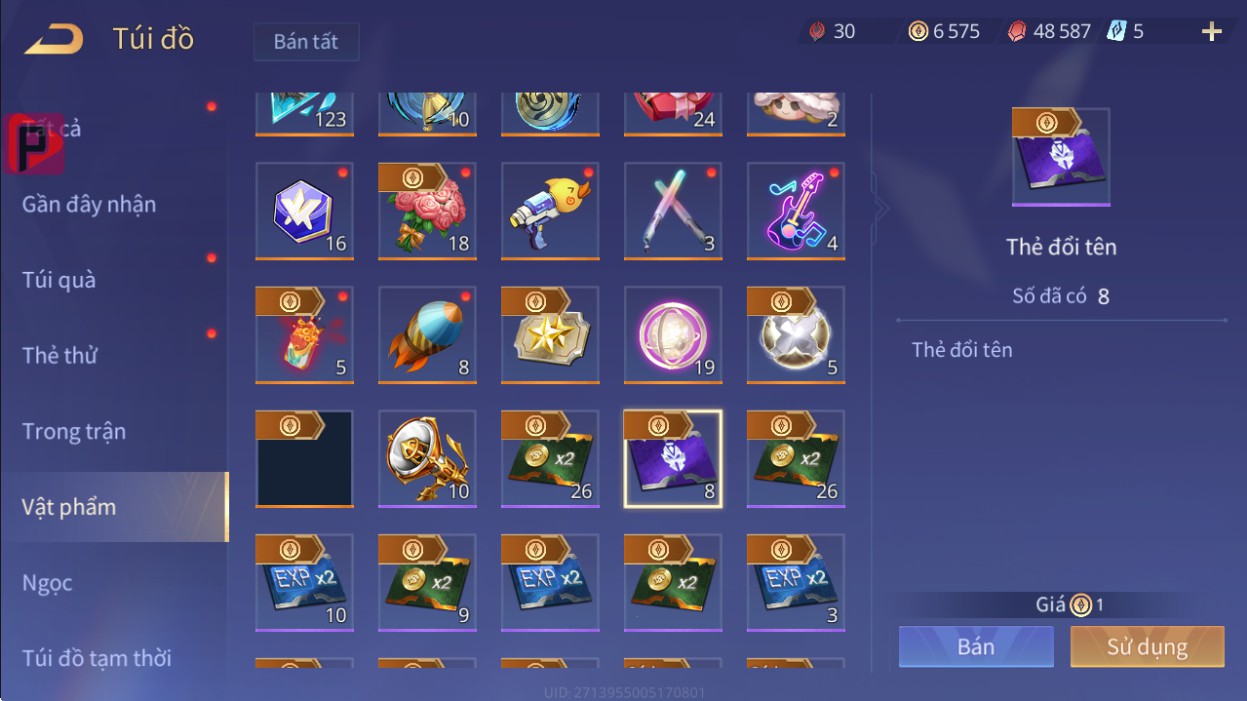Pick the crossed glow sticks item
Image resolution: width=1247 pixels, height=701 pixels.
(672, 211)
